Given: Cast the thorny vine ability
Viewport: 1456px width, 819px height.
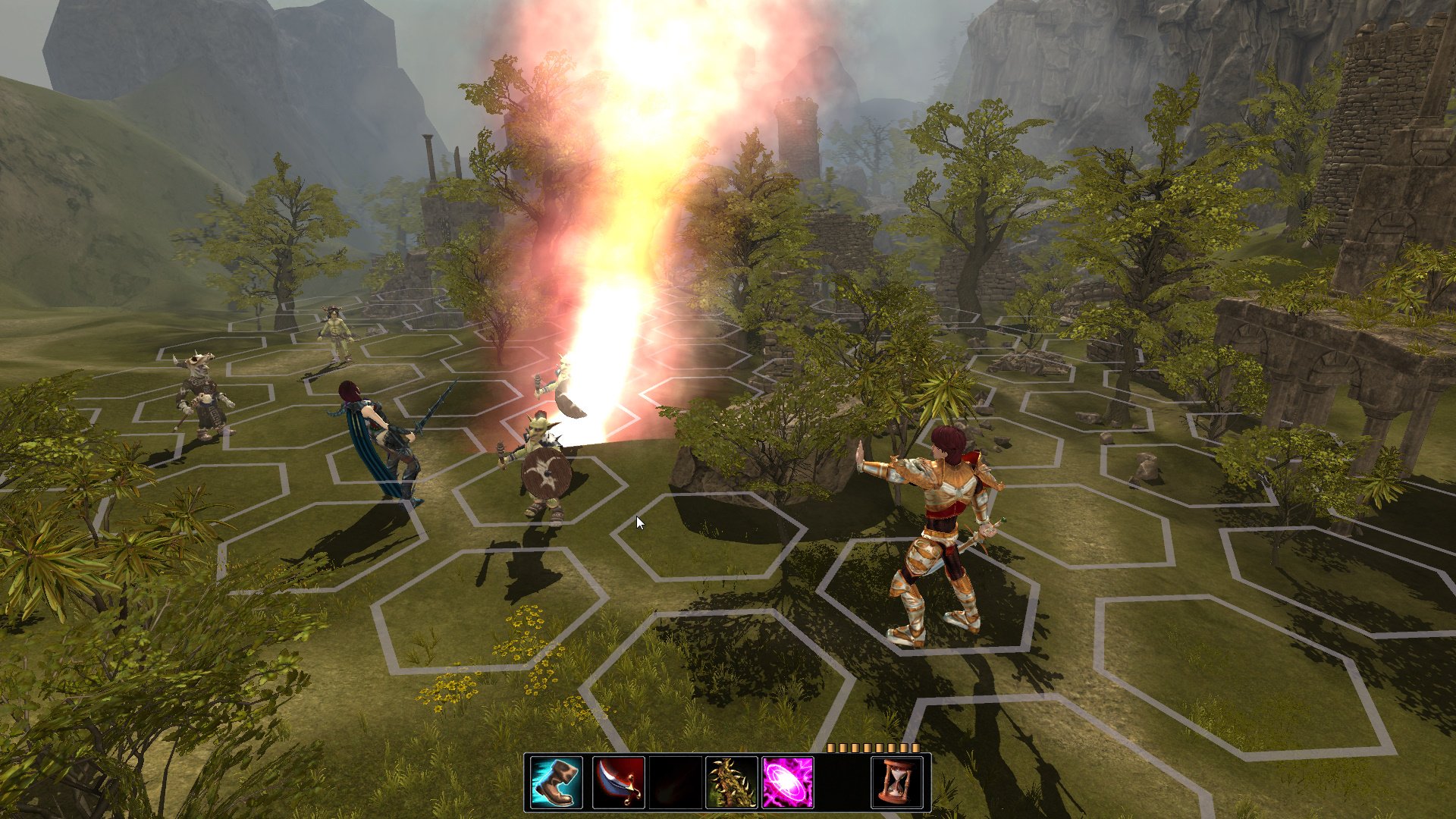Looking at the screenshot, I should point(731,782).
